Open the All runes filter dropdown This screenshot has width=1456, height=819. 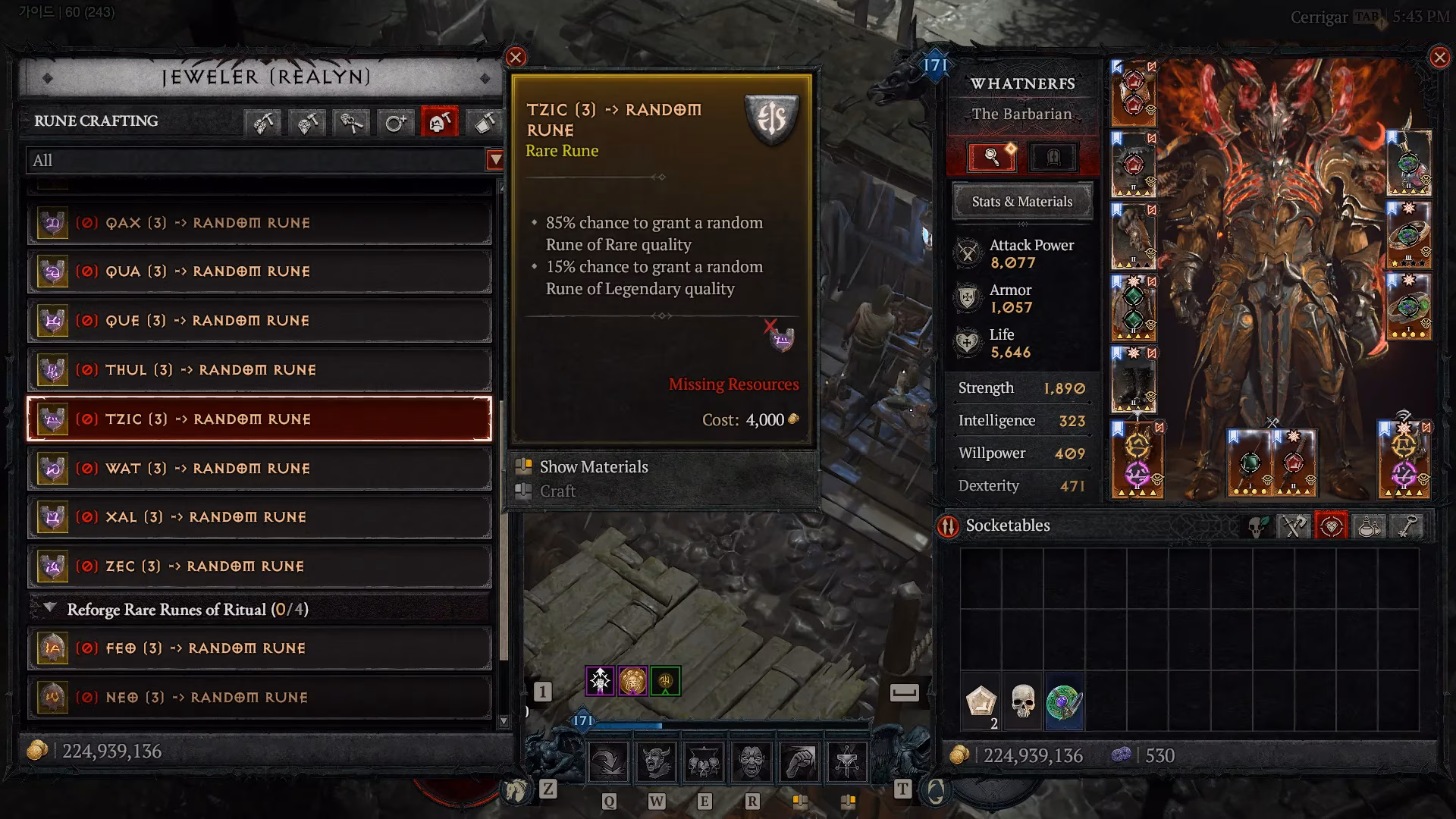(x=493, y=161)
